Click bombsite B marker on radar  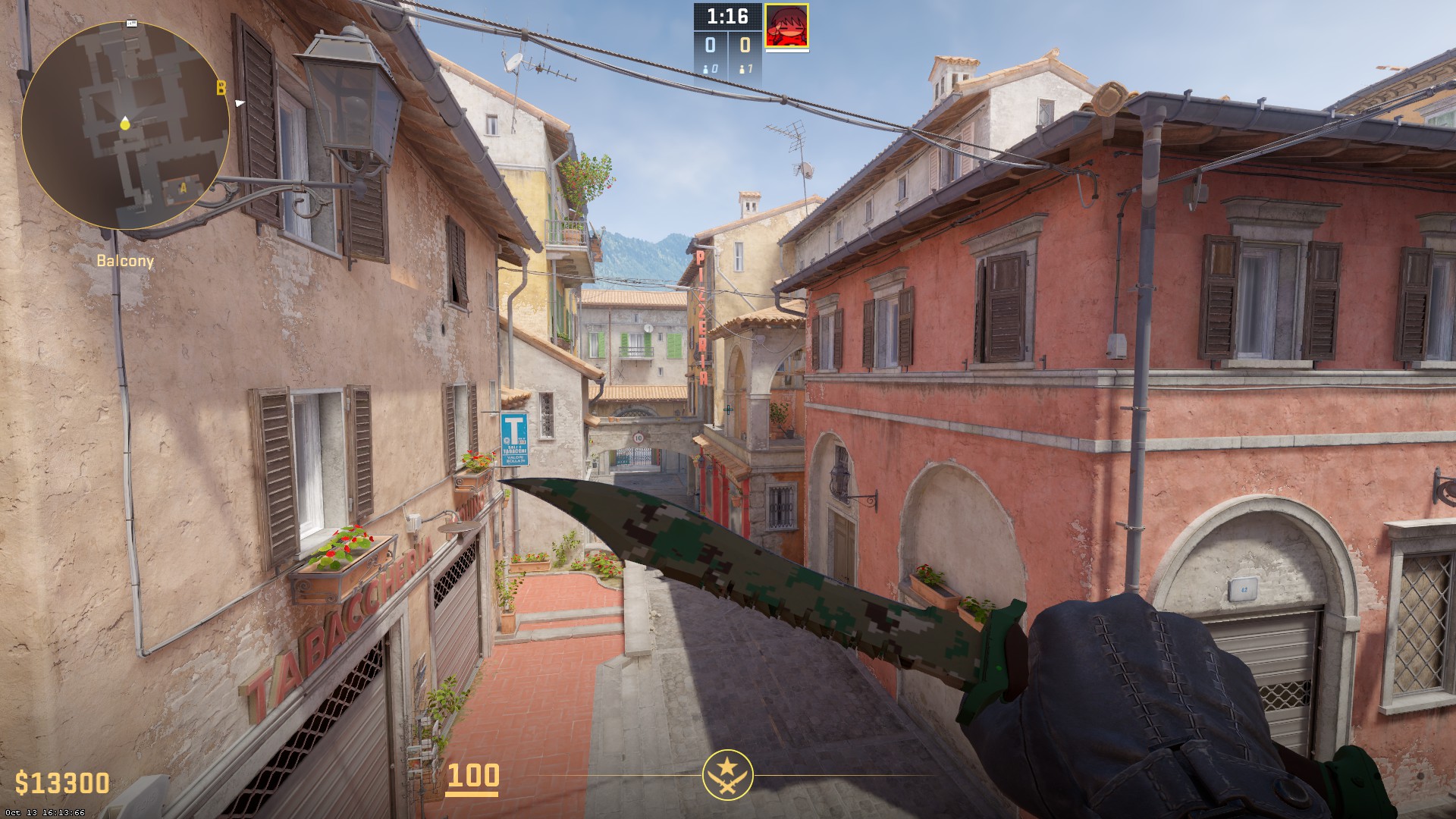click(x=221, y=89)
